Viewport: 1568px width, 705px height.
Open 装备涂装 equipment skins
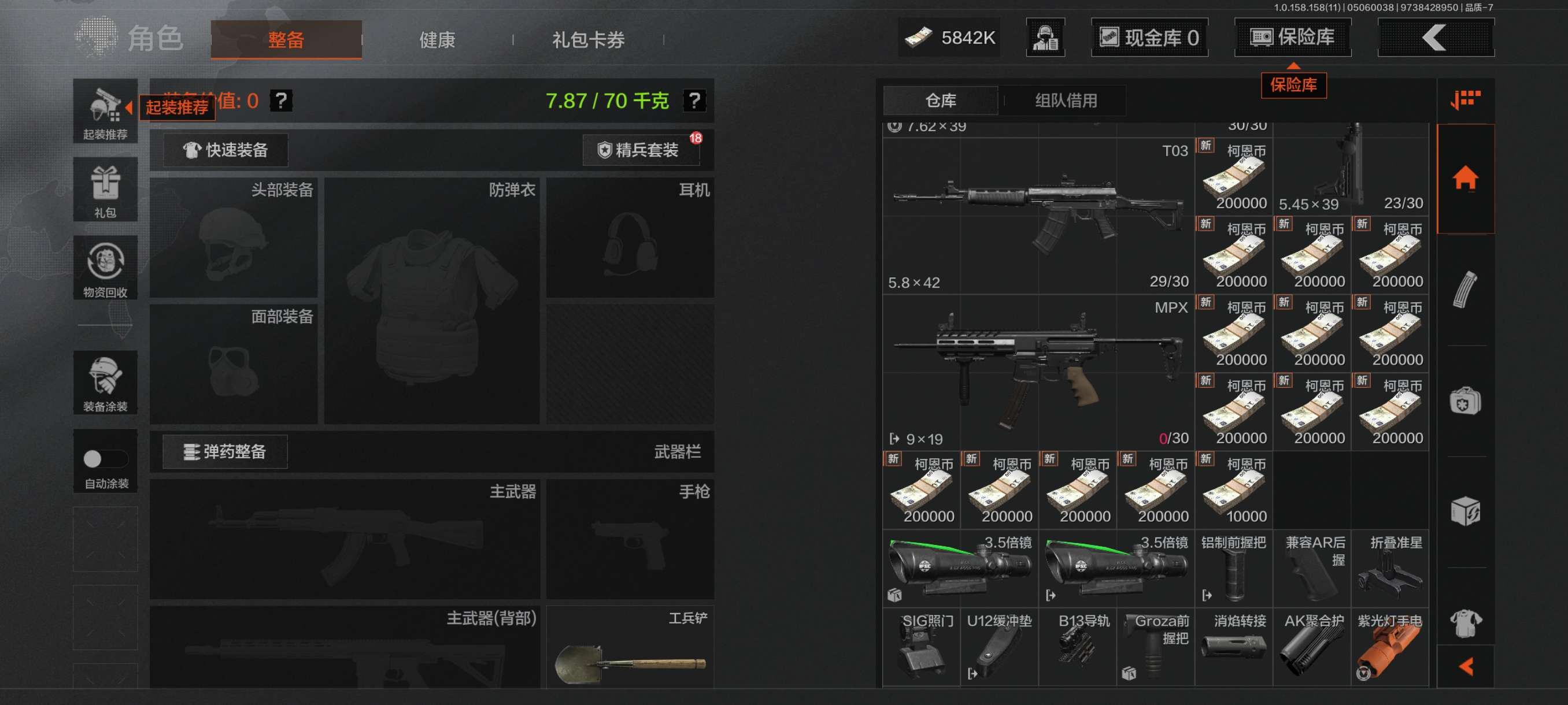105,383
